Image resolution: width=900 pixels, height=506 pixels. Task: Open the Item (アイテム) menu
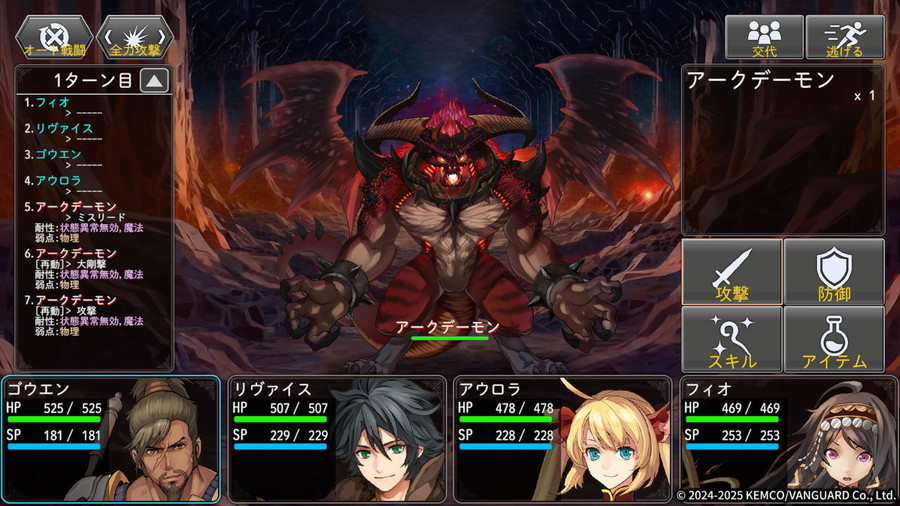pyautogui.click(x=833, y=339)
